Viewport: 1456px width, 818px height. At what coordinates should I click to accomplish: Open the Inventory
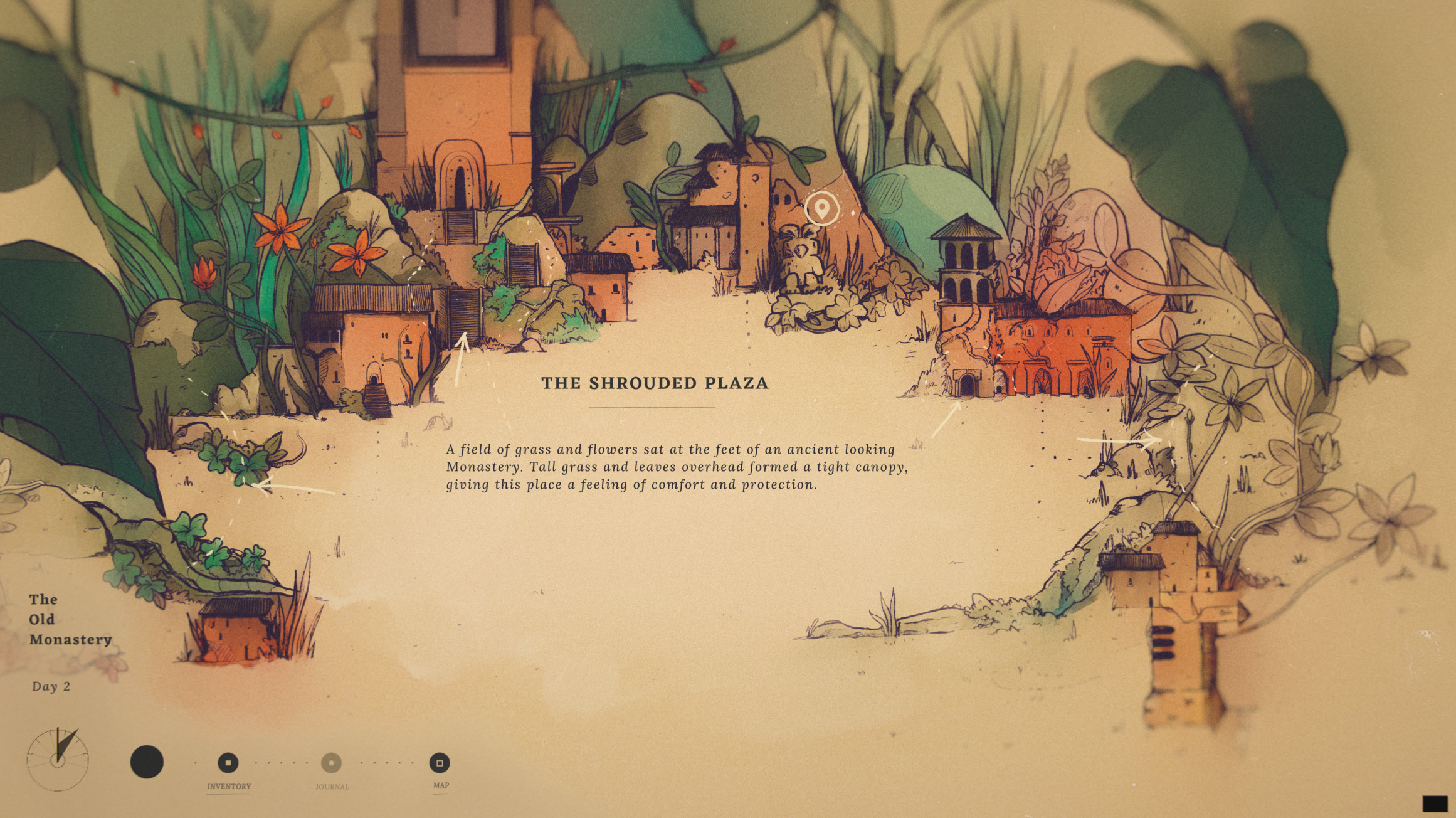228,763
